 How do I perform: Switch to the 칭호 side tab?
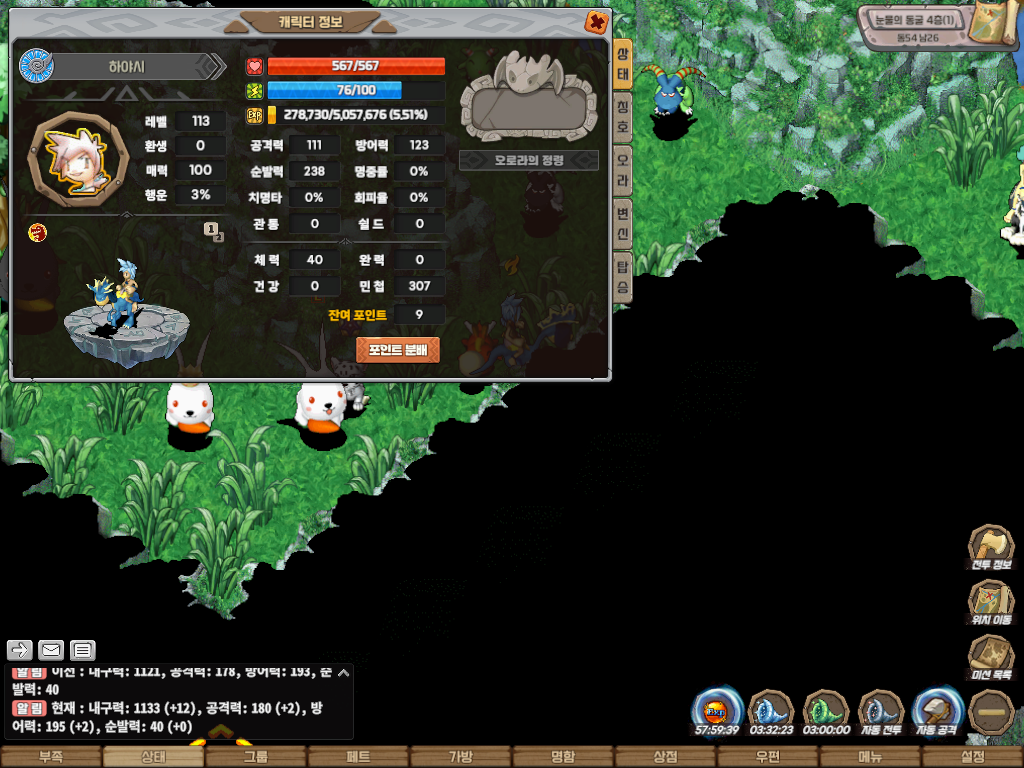click(622, 107)
